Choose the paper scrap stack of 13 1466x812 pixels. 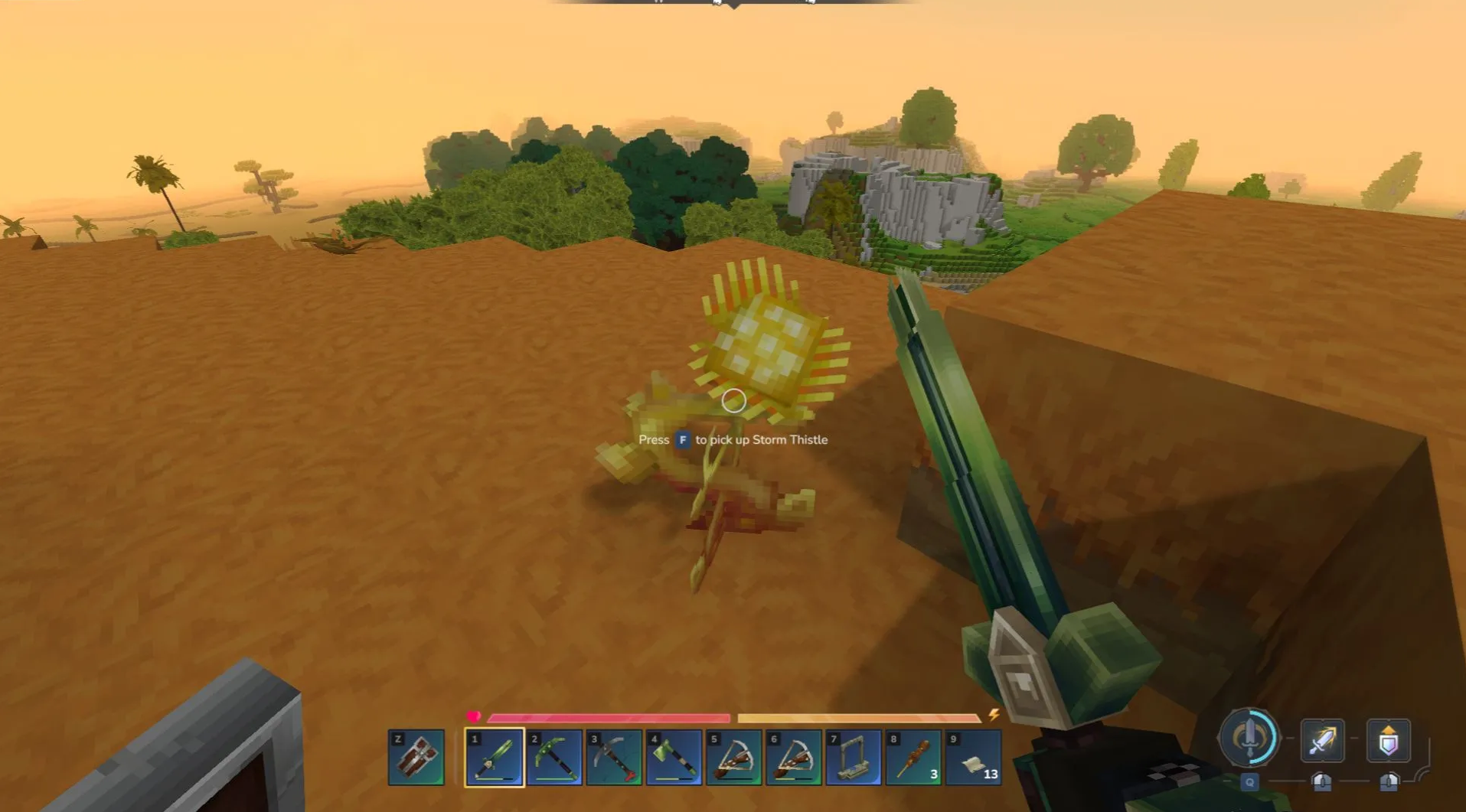[x=973, y=757]
